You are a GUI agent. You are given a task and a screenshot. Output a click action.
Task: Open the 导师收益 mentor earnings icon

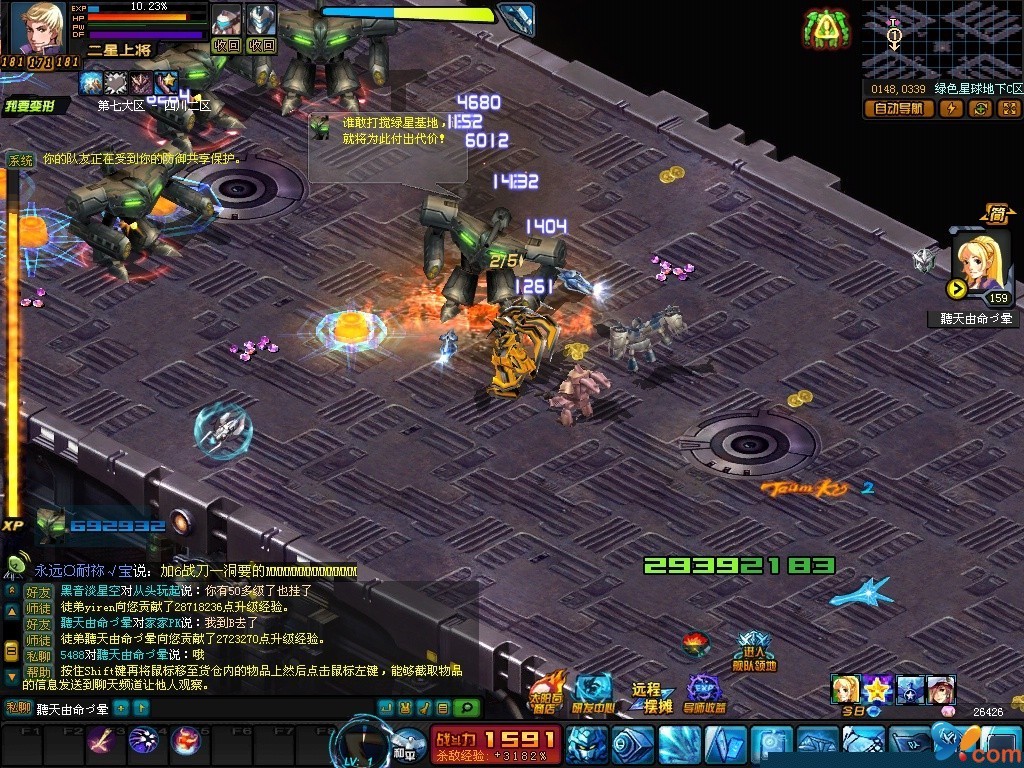pyautogui.click(x=705, y=694)
